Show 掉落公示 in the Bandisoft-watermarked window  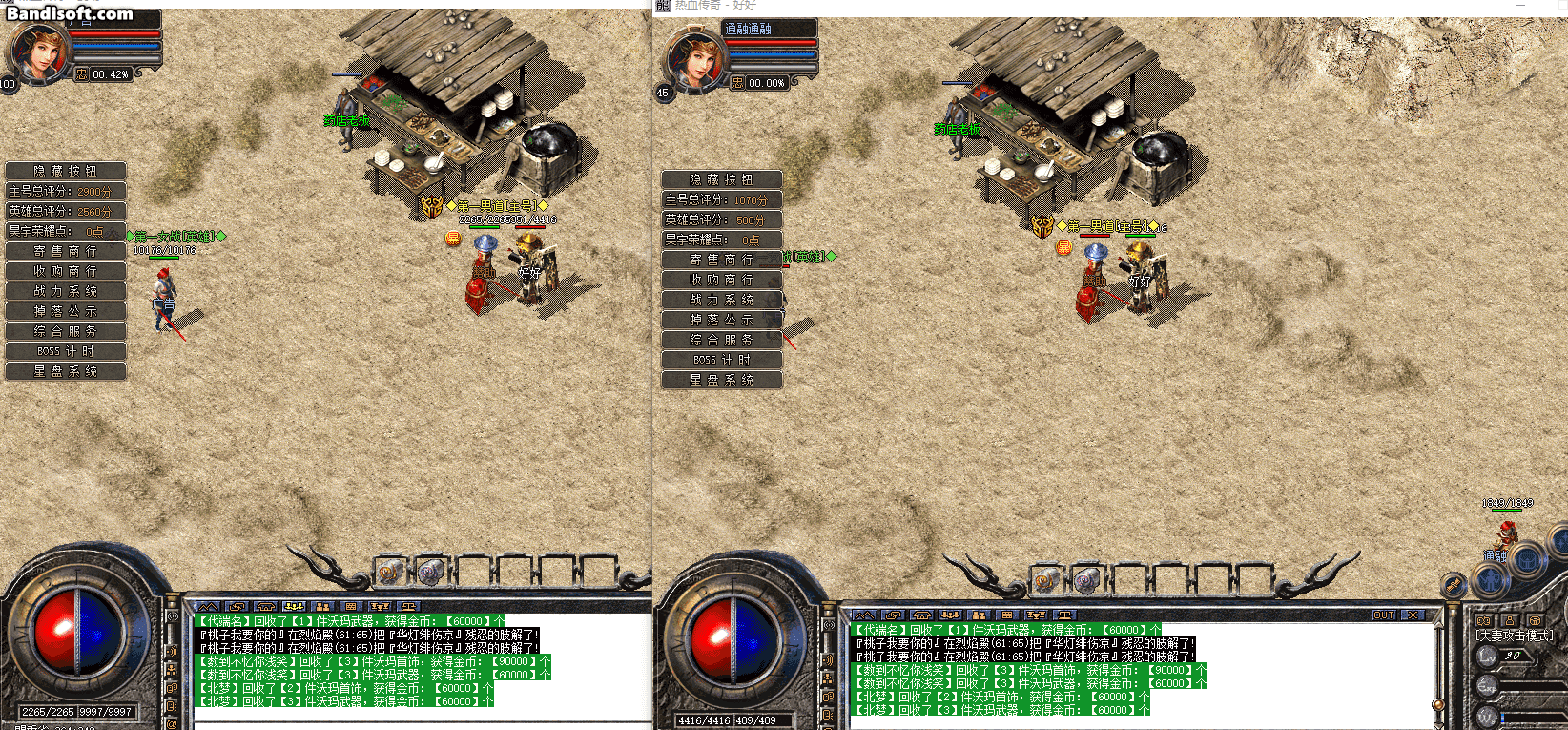65,311
